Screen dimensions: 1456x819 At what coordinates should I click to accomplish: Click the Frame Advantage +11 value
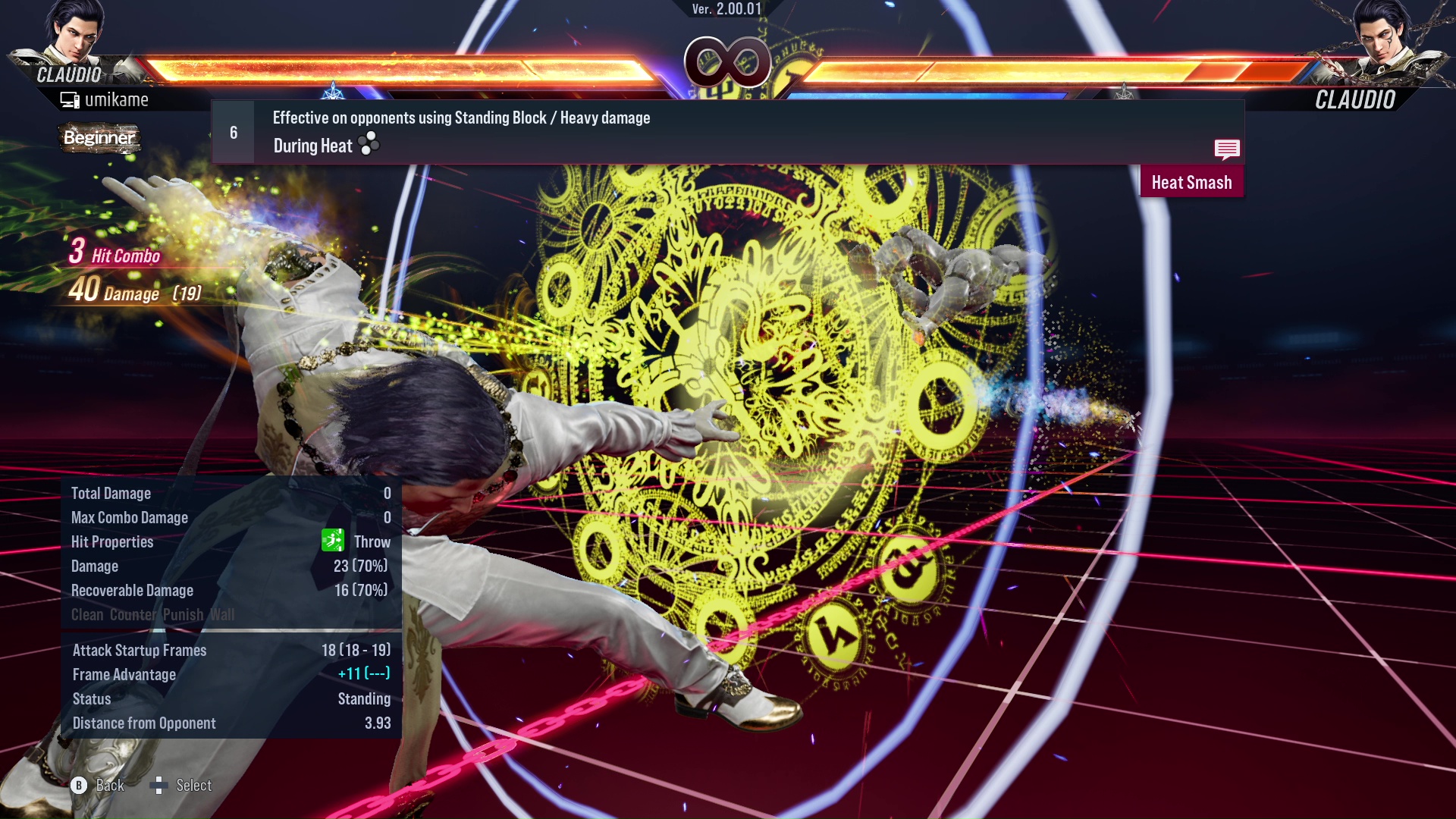[365, 674]
